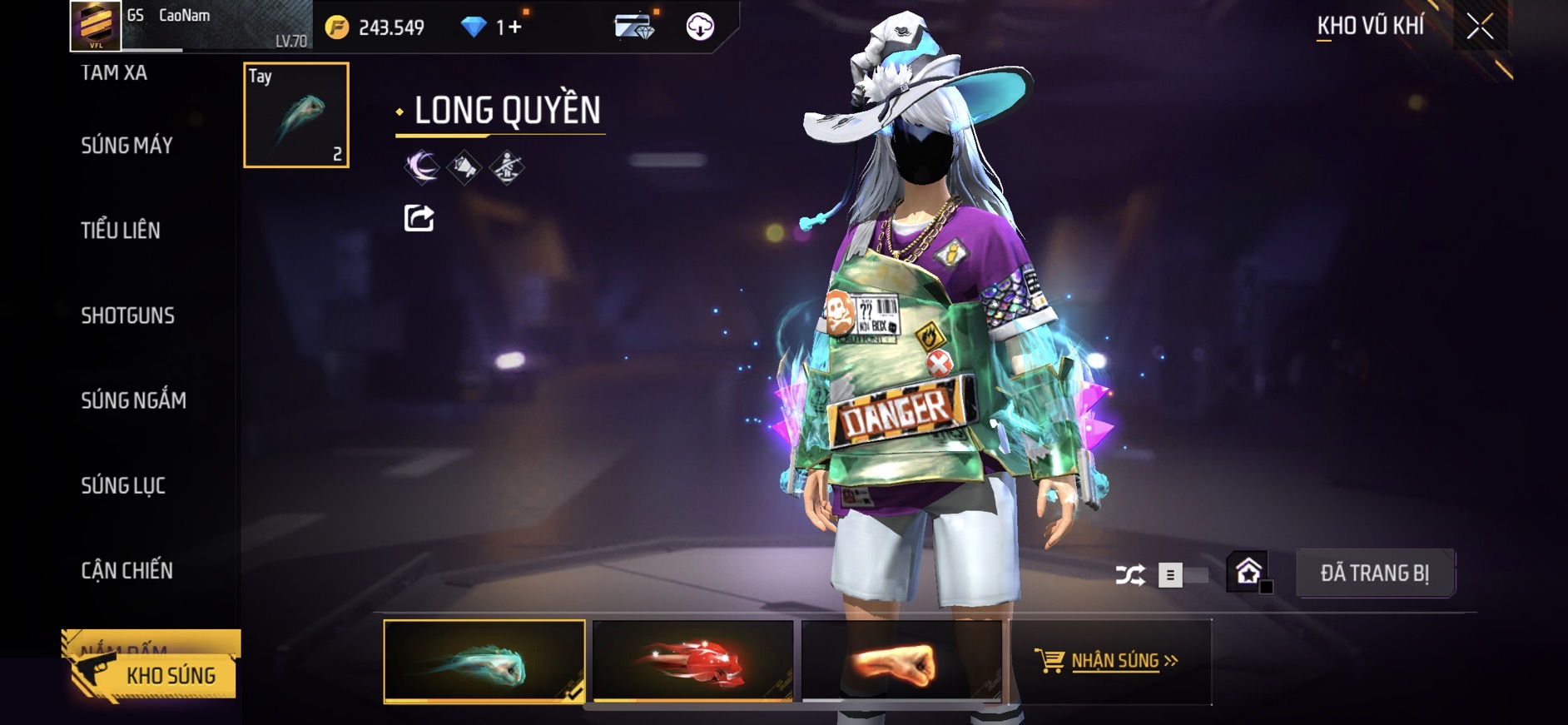
Task: Select the Shotguns category
Action: tap(127, 315)
